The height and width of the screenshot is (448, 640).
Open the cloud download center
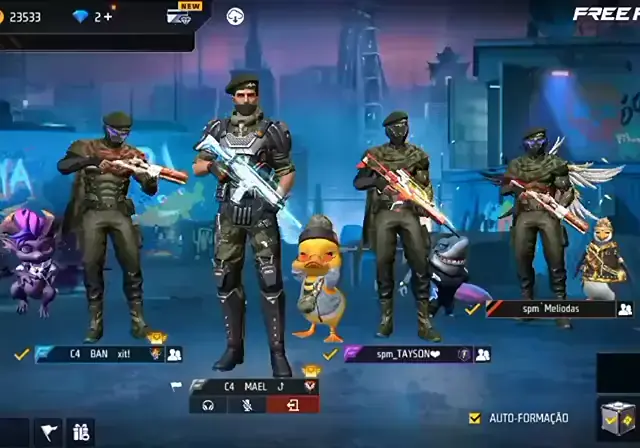point(235,16)
